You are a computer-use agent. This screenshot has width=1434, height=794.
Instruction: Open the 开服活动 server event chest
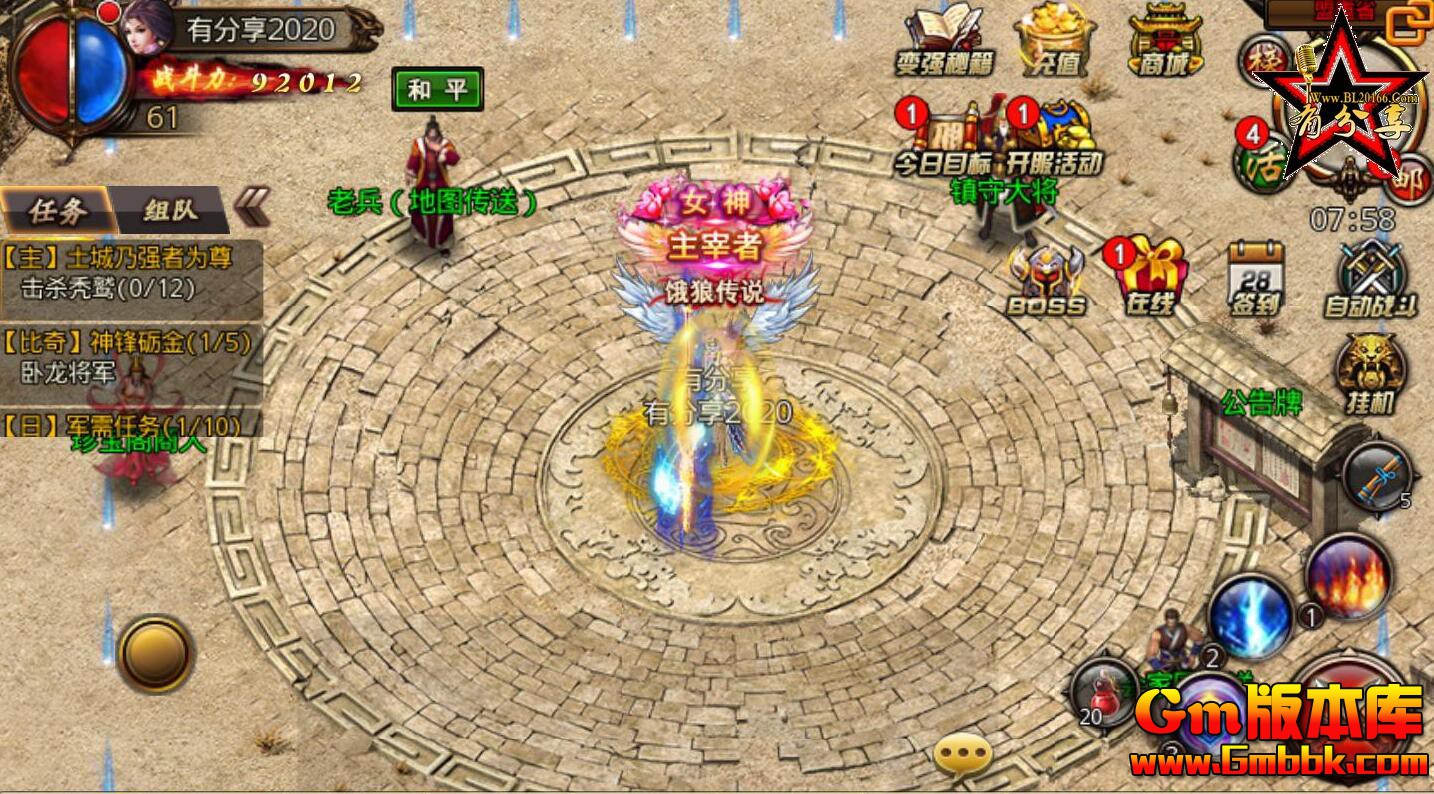1055,135
